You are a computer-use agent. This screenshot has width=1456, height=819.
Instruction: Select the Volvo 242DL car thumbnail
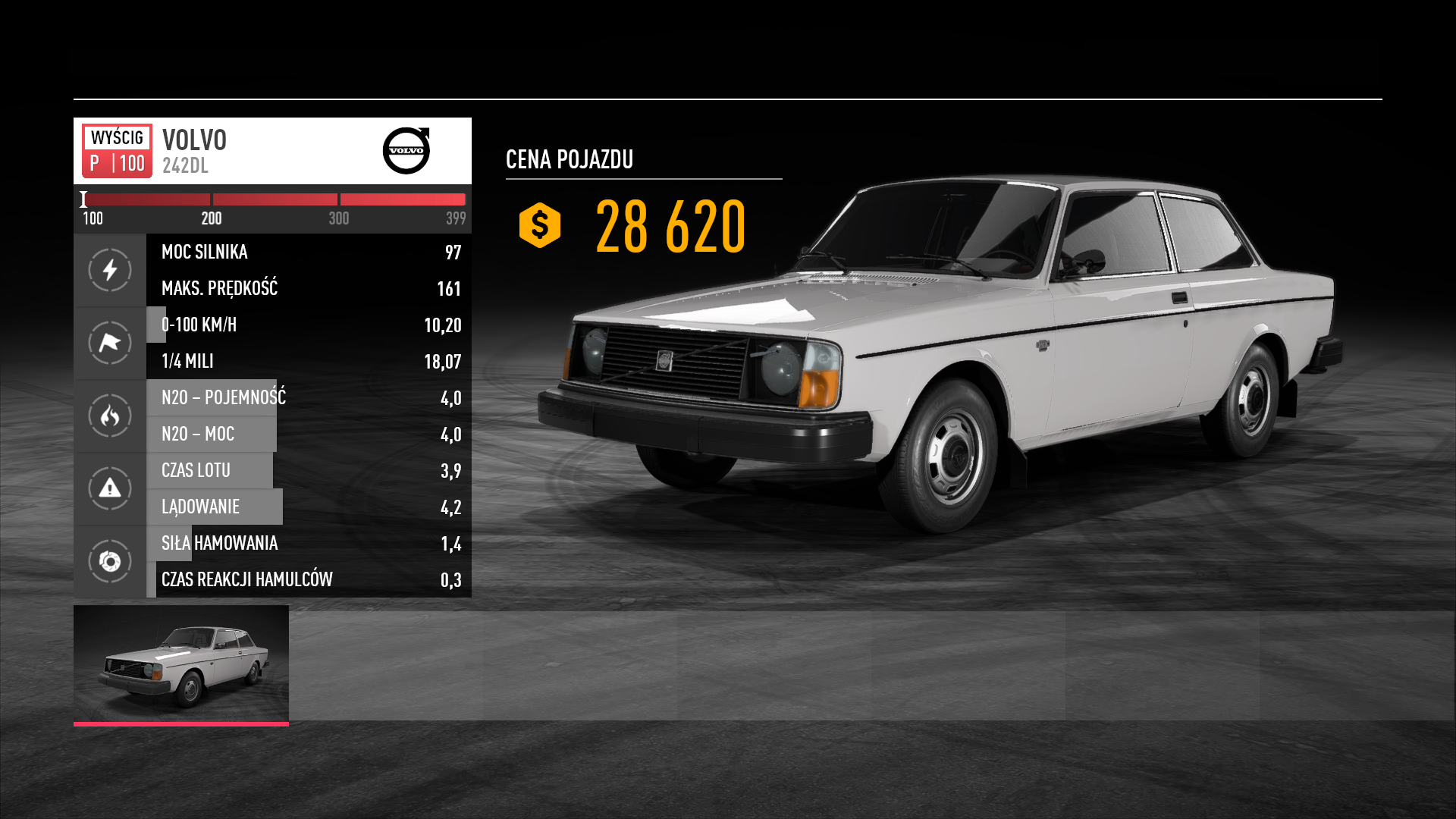click(181, 664)
